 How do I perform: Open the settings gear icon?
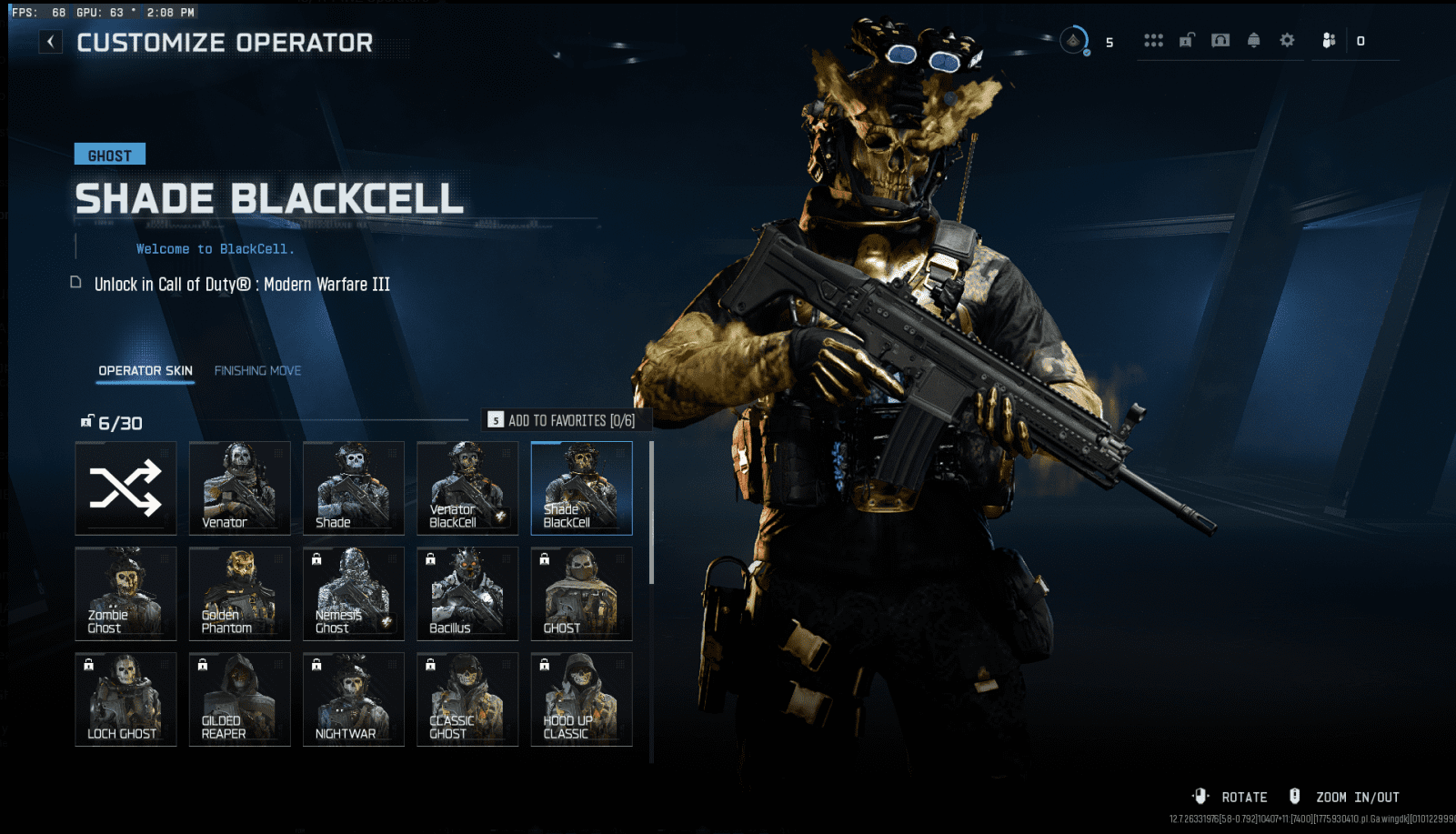tap(1287, 41)
